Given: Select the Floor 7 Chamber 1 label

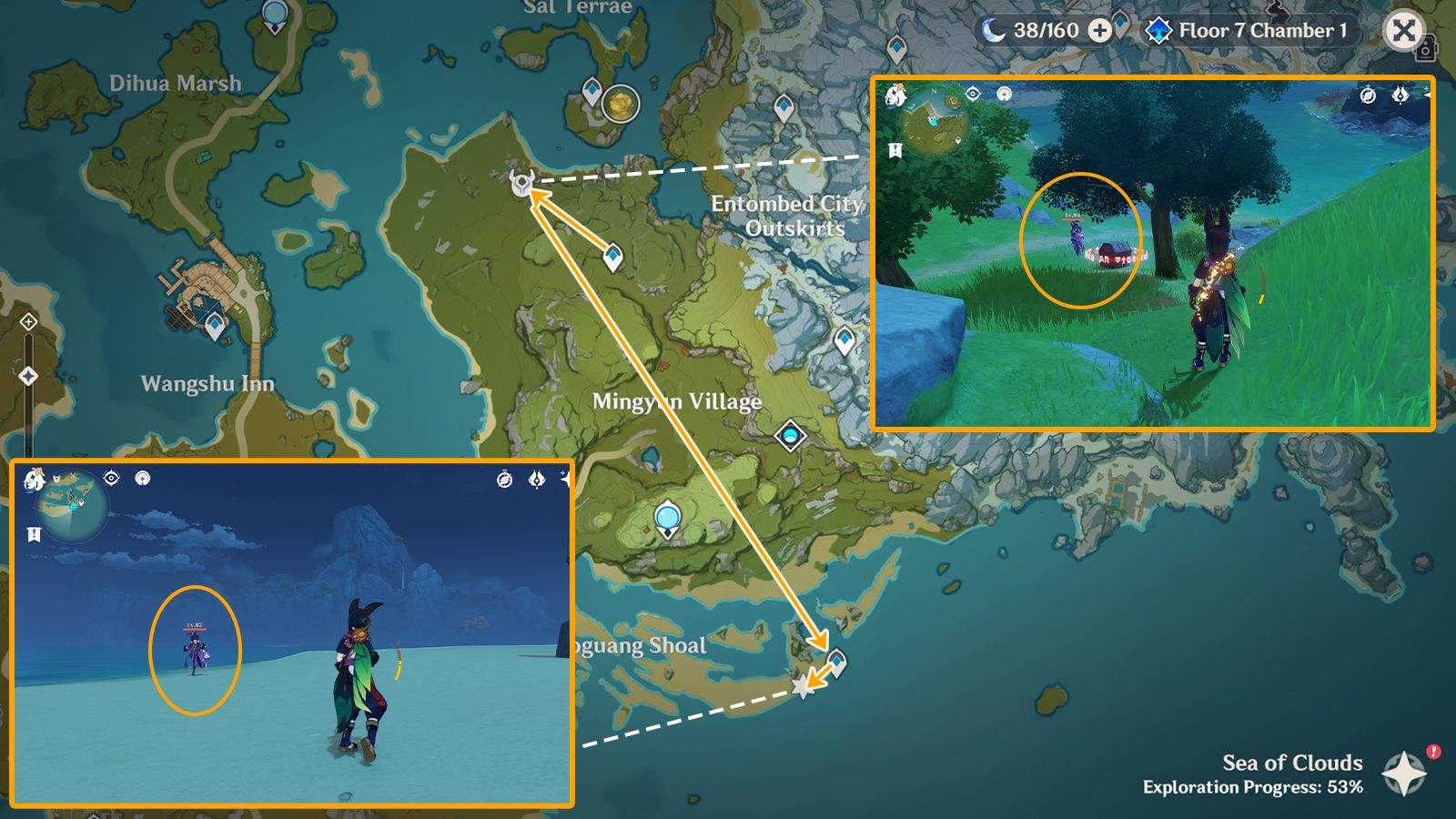Looking at the screenshot, I should (x=1265, y=30).
